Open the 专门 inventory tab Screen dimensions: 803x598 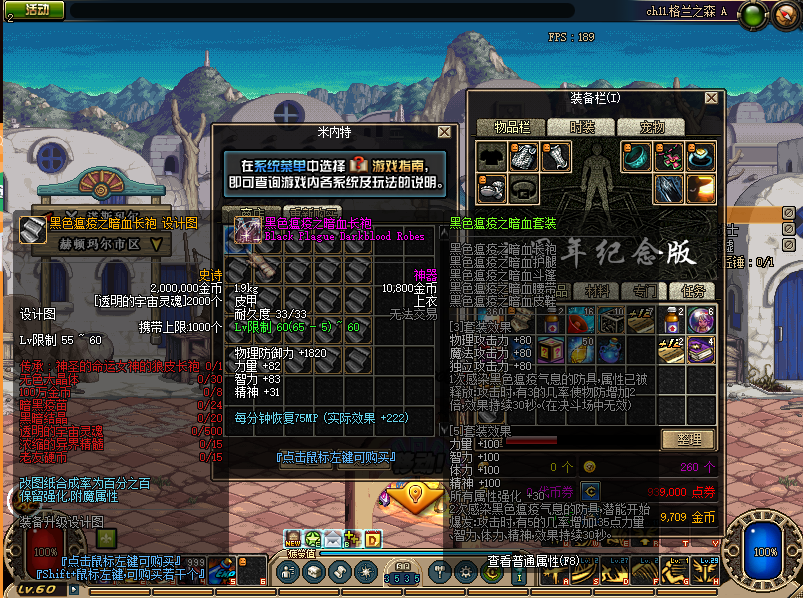(645, 291)
